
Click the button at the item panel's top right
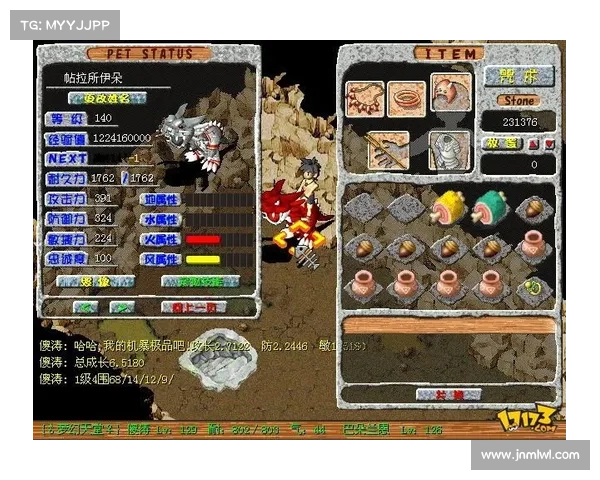point(518,76)
